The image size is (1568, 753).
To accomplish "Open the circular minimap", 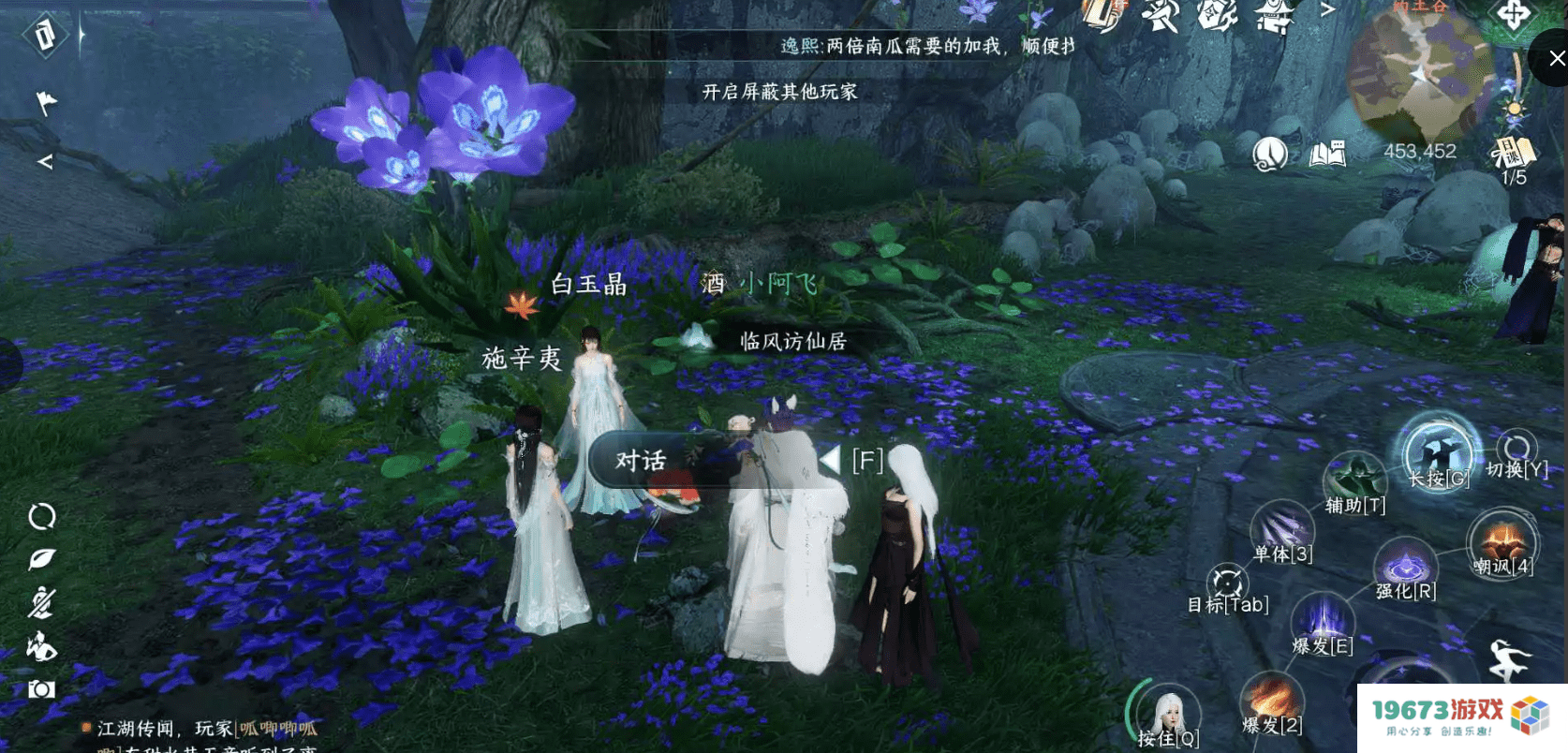I will [1417, 75].
